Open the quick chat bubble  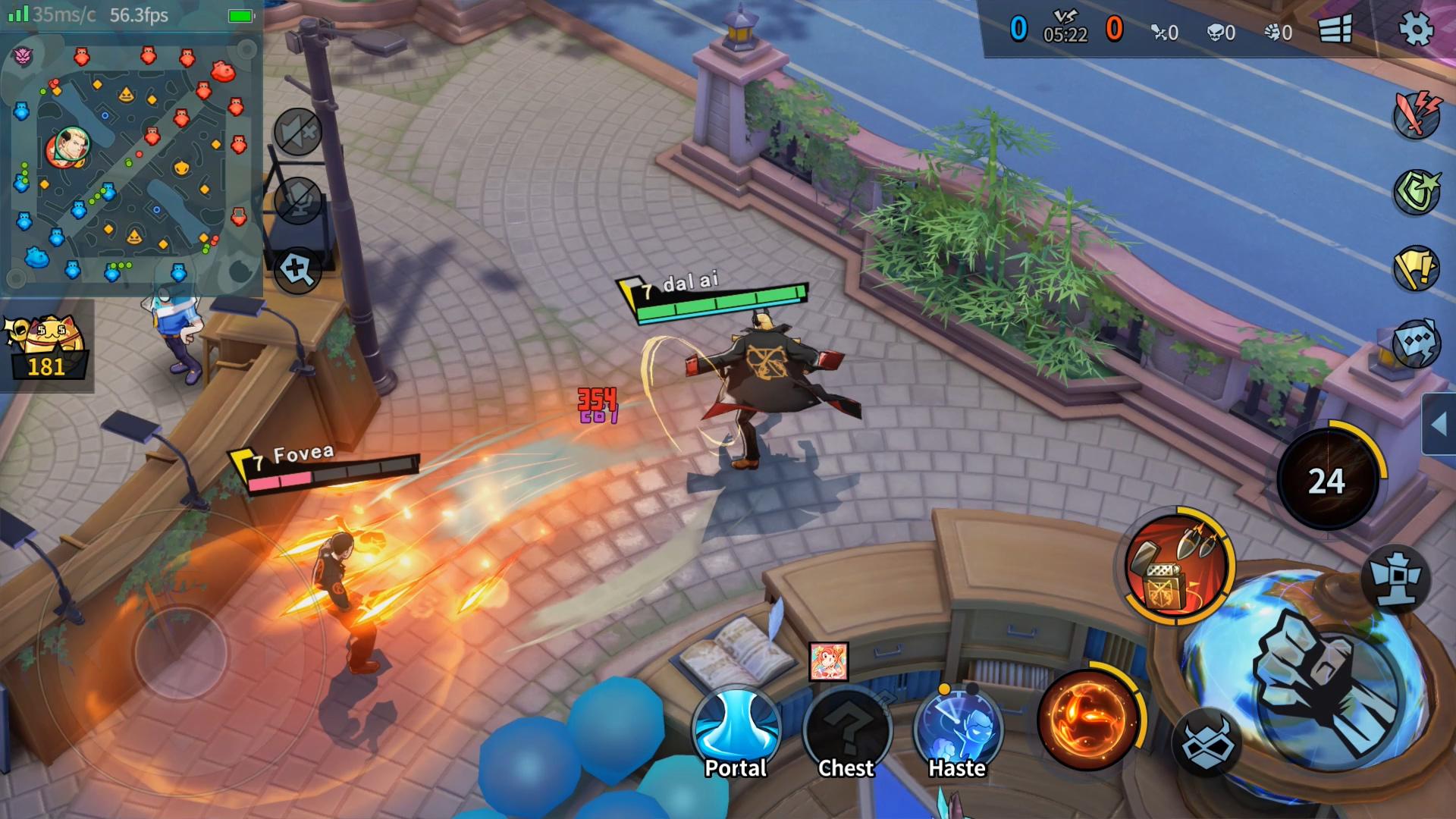(x=1416, y=343)
